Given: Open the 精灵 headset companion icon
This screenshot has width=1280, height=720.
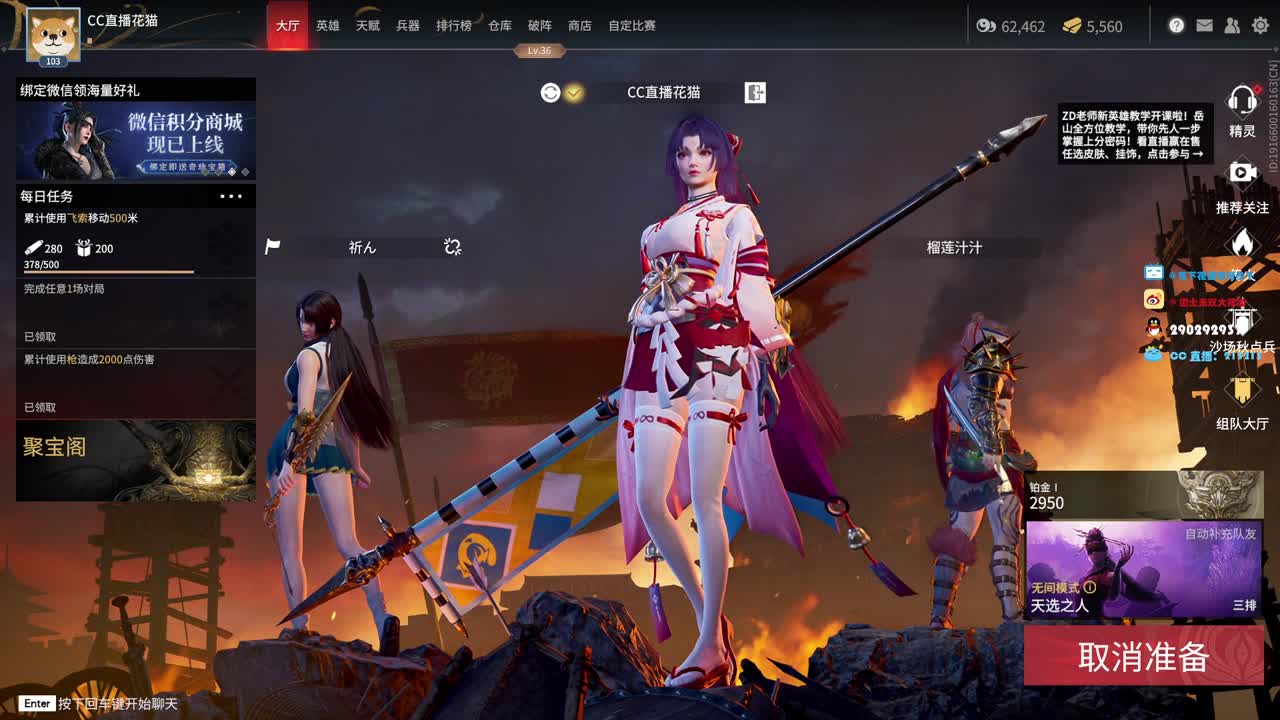Looking at the screenshot, I should click(1240, 100).
